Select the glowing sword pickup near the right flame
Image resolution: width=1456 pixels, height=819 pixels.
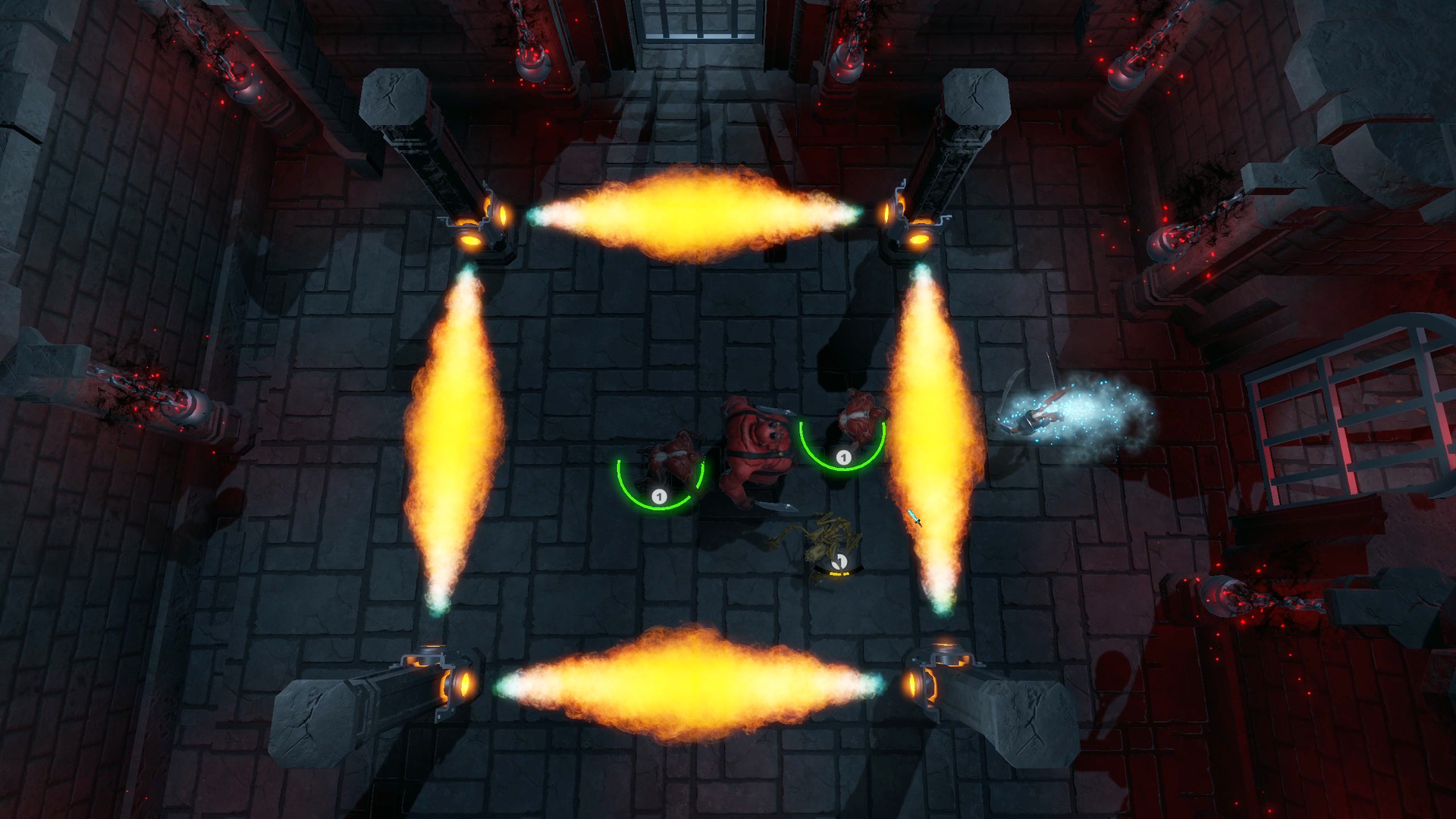point(915,519)
